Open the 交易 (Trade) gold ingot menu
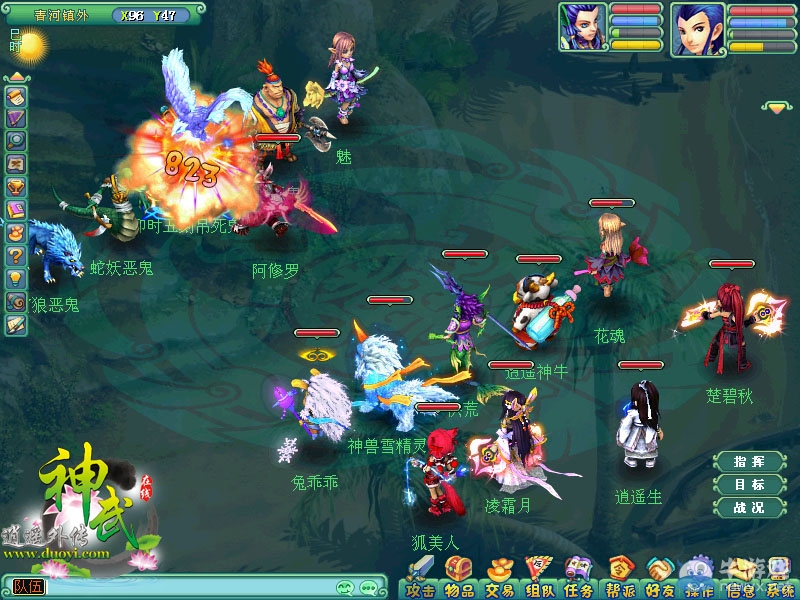This screenshot has height=600, width=800. click(x=500, y=579)
